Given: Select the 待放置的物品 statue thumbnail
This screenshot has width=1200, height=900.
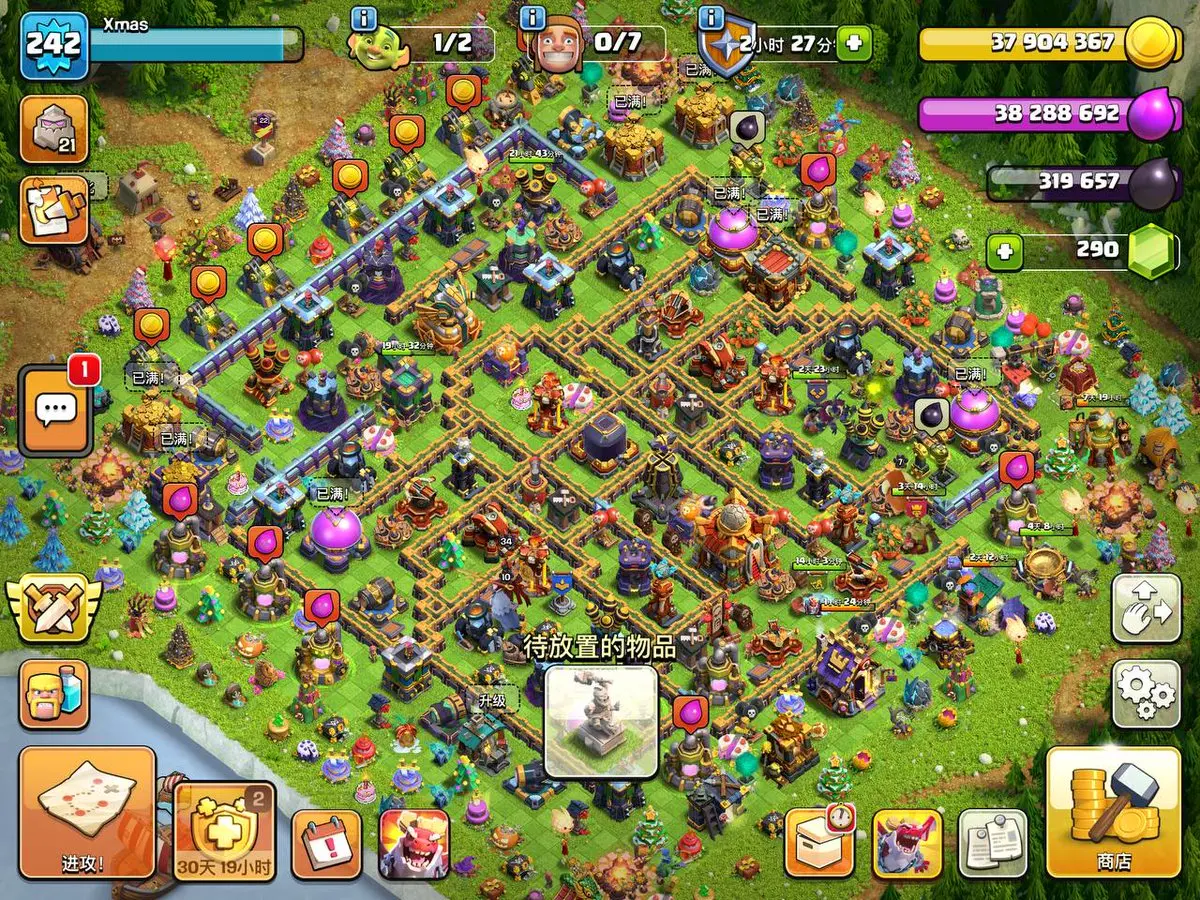Looking at the screenshot, I should [601, 722].
